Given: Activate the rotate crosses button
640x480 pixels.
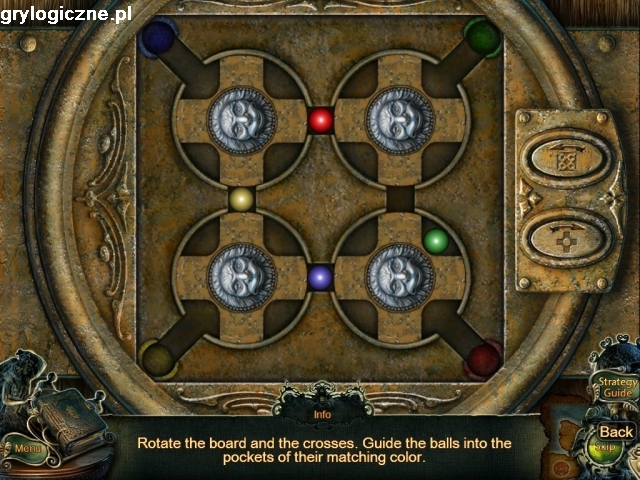Looking at the screenshot, I should click(568, 240).
